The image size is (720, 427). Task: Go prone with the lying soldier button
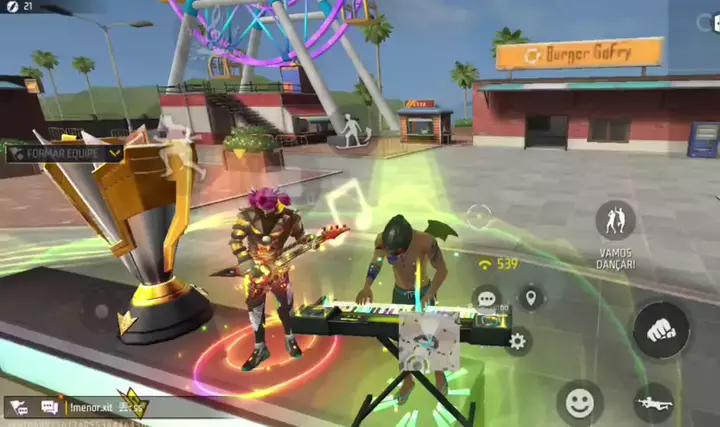pos(653,402)
